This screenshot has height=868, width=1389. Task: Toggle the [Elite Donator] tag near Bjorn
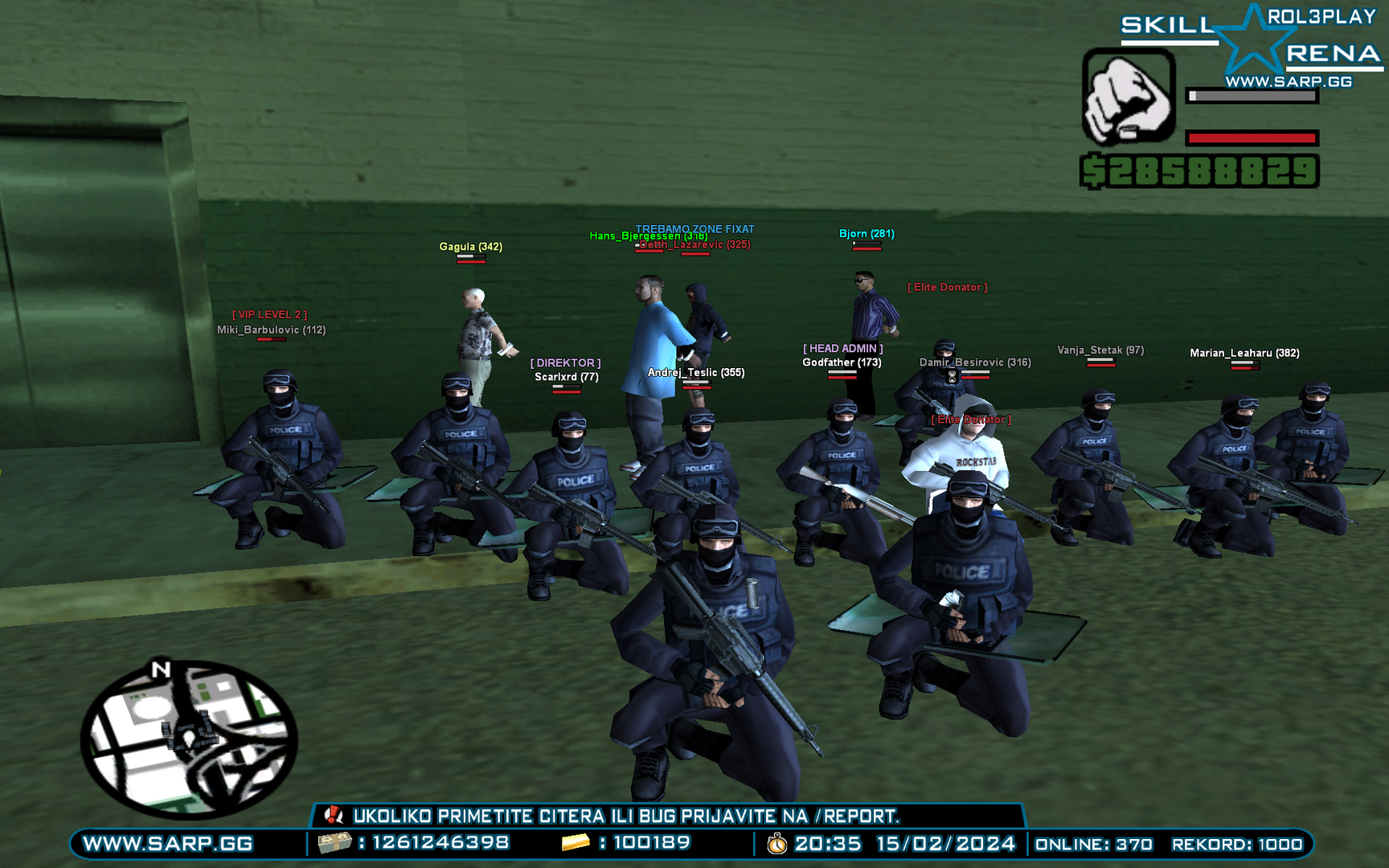pos(948,286)
